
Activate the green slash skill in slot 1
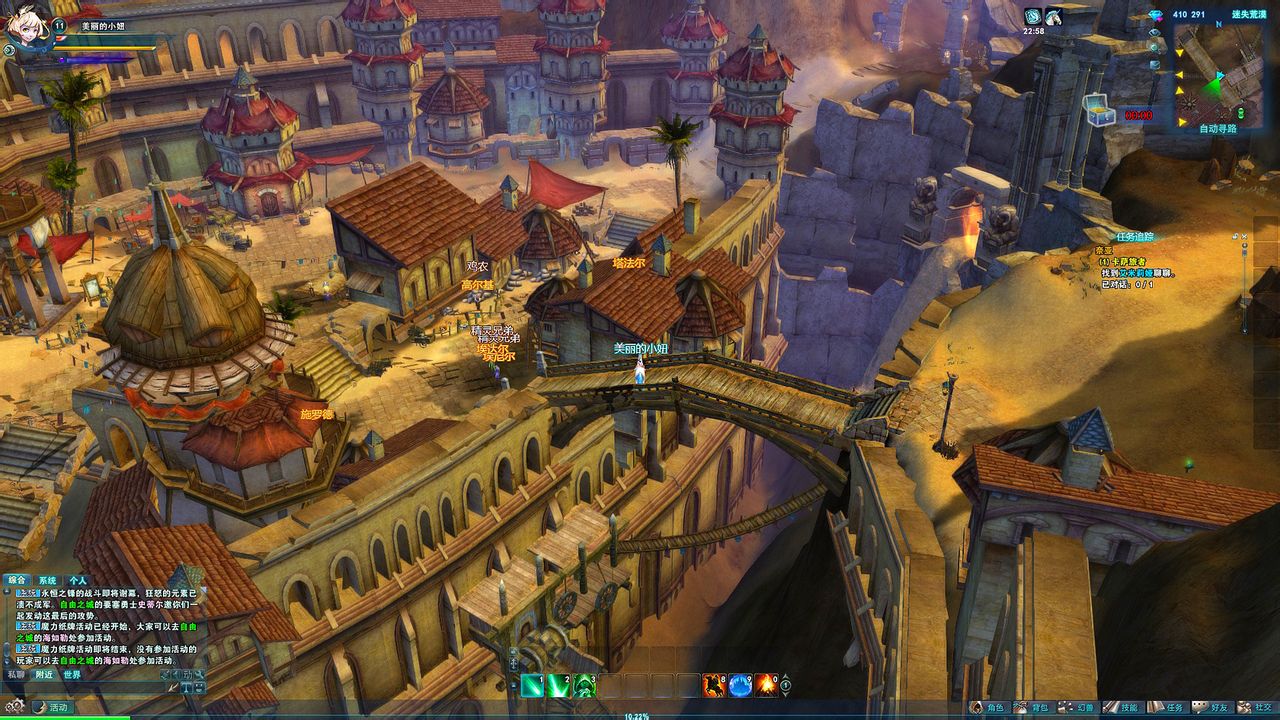[x=532, y=685]
